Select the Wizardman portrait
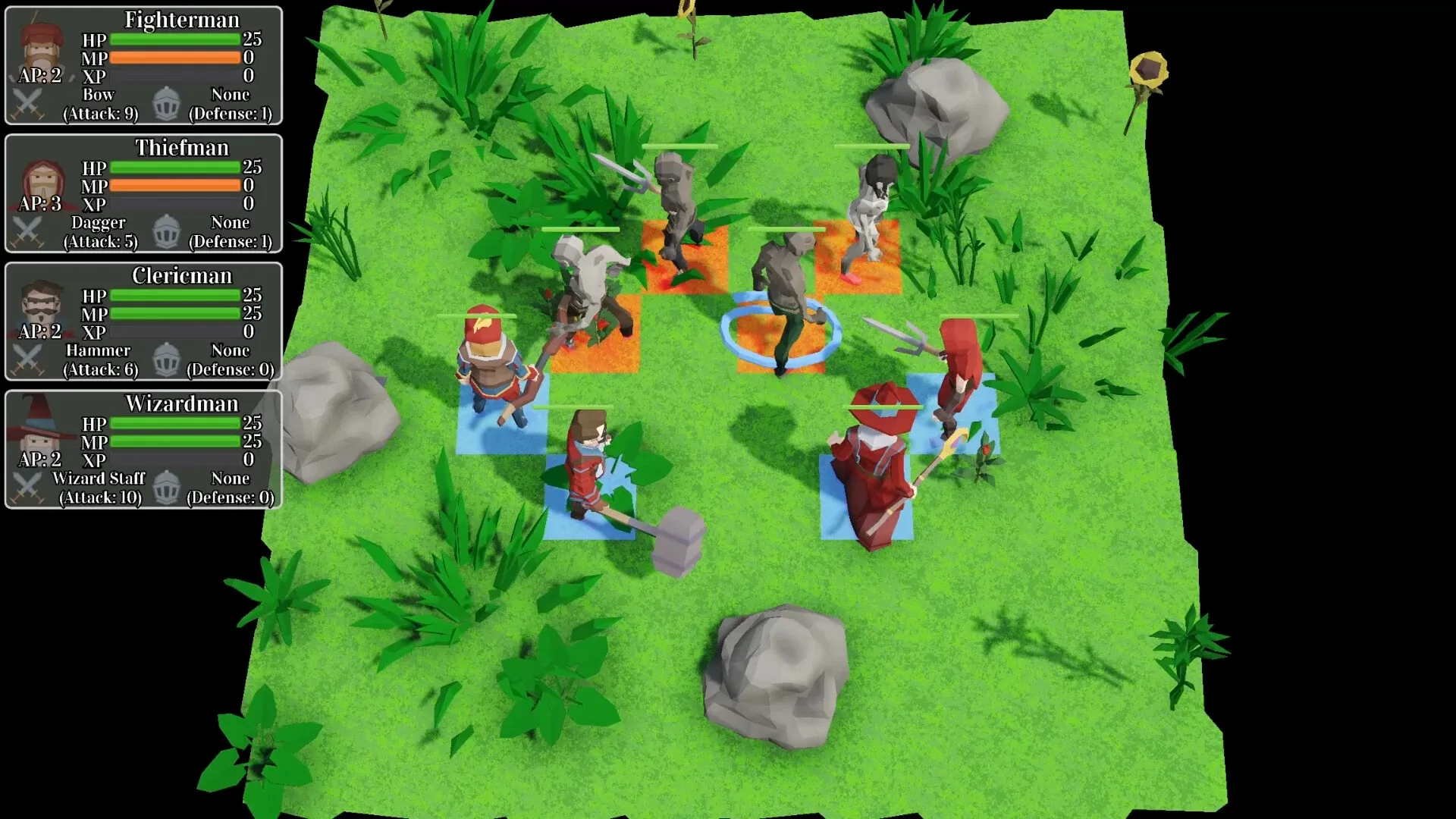 pyautogui.click(x=42, y=432)
